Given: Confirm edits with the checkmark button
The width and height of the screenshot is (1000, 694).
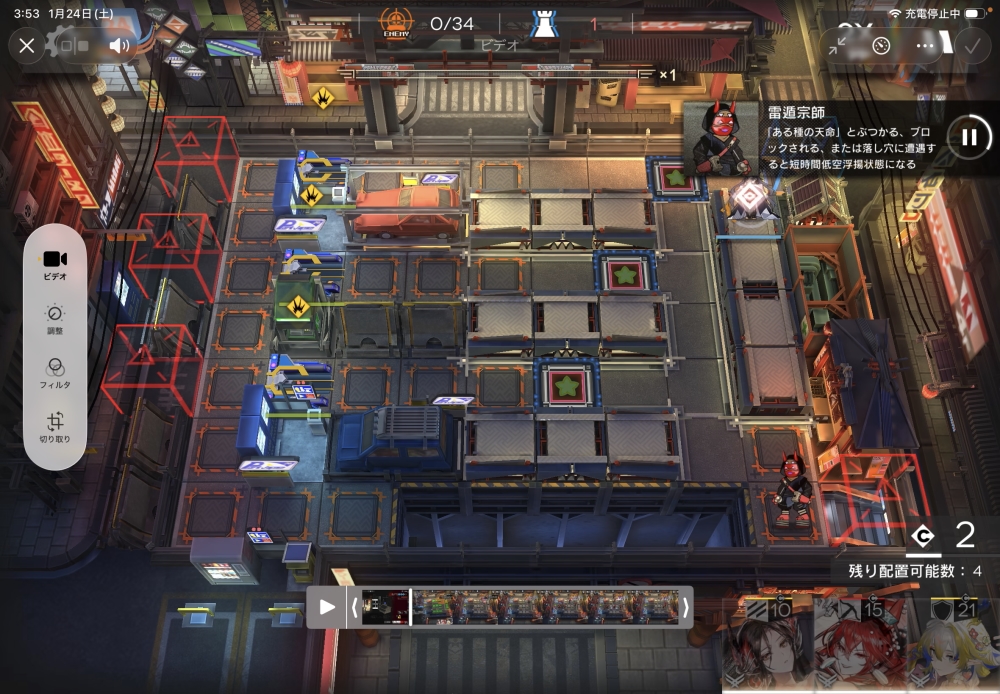Looking at the screenshot, I should coord(970,45).
